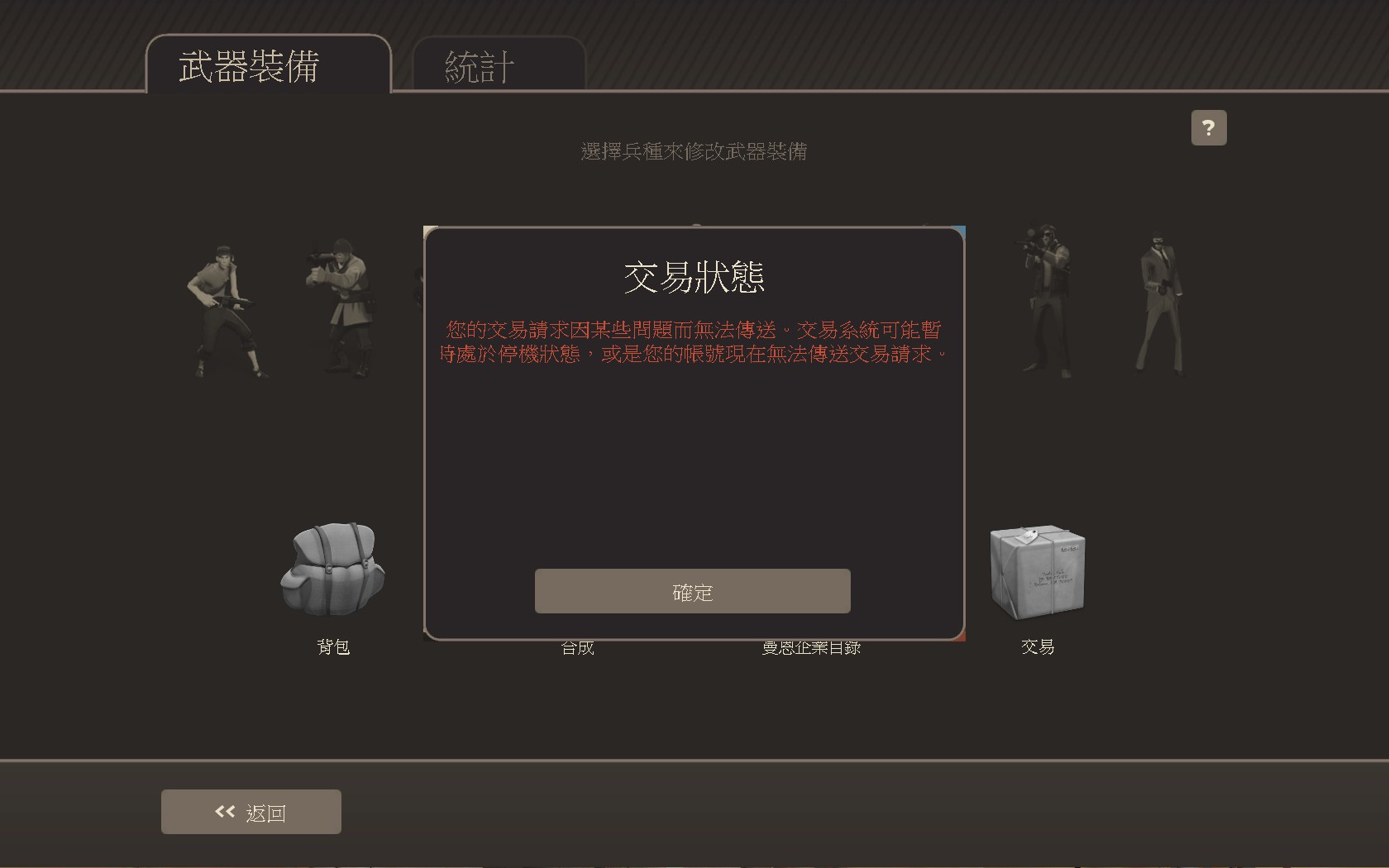Click the 選擇兵種來修改武器裝備 heading text
Viewport: 1389px width, 868px height.
click(694, 152)
